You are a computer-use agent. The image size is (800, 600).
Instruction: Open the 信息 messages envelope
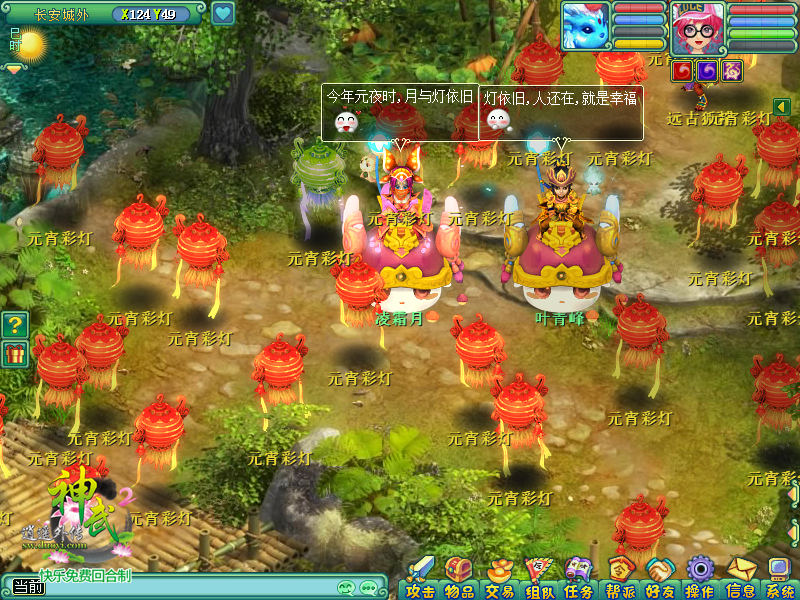pyautogui.click(x=740, y=576)
